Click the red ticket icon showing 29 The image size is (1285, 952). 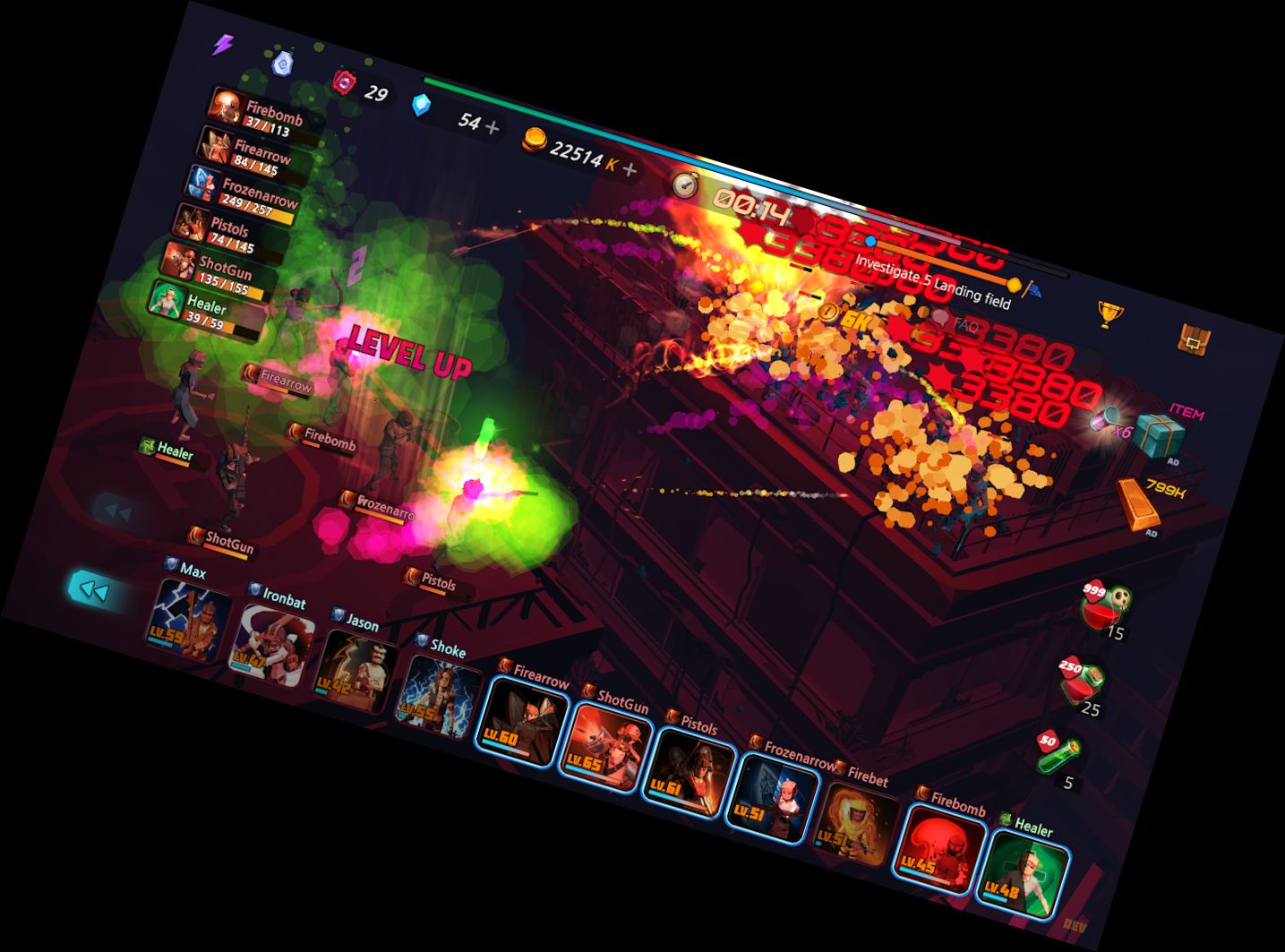(346, 81)
